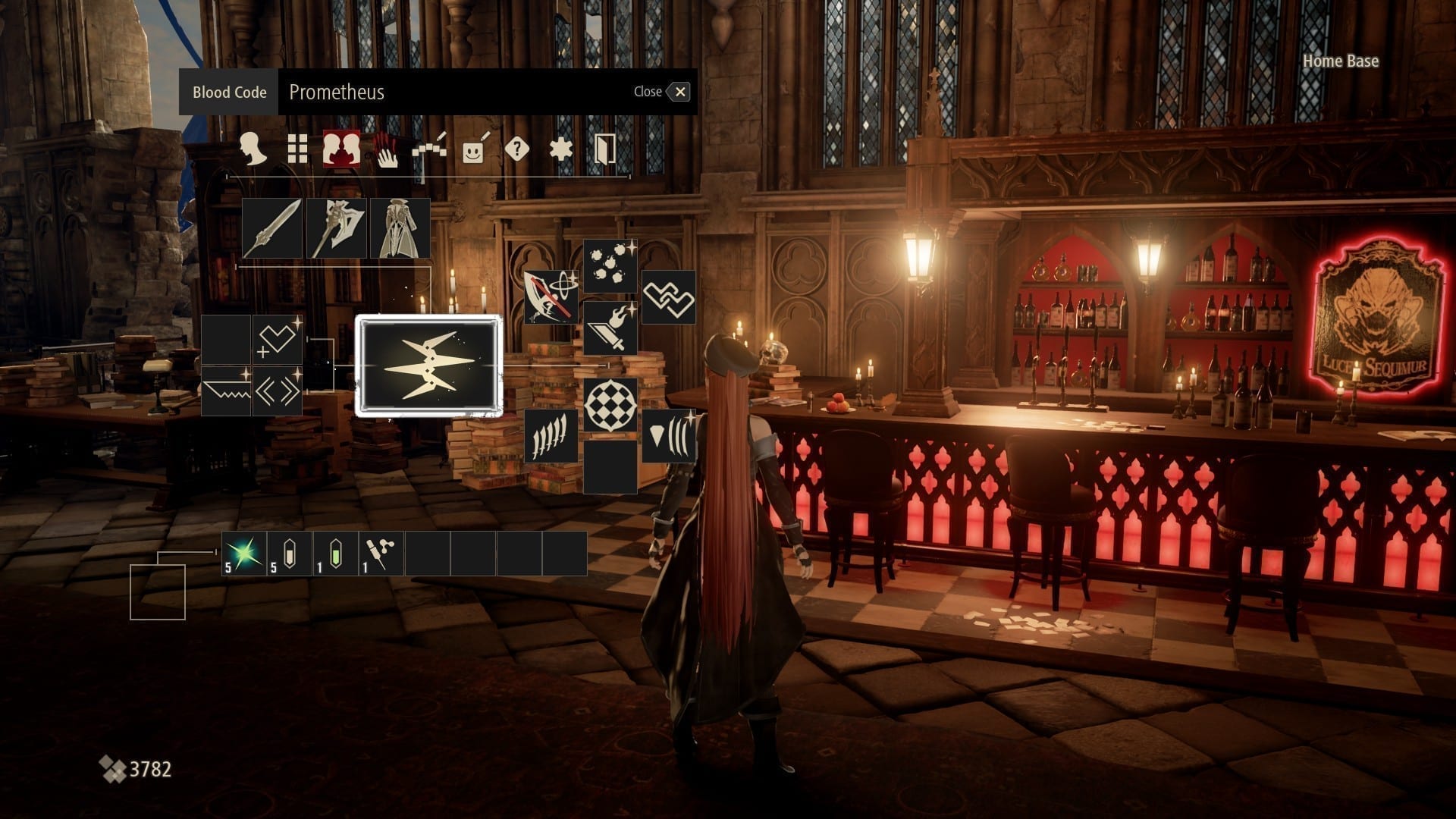Select the two-faces companion tab
The height and width of the screenshot is (819, 1456).
click(341, 149)
